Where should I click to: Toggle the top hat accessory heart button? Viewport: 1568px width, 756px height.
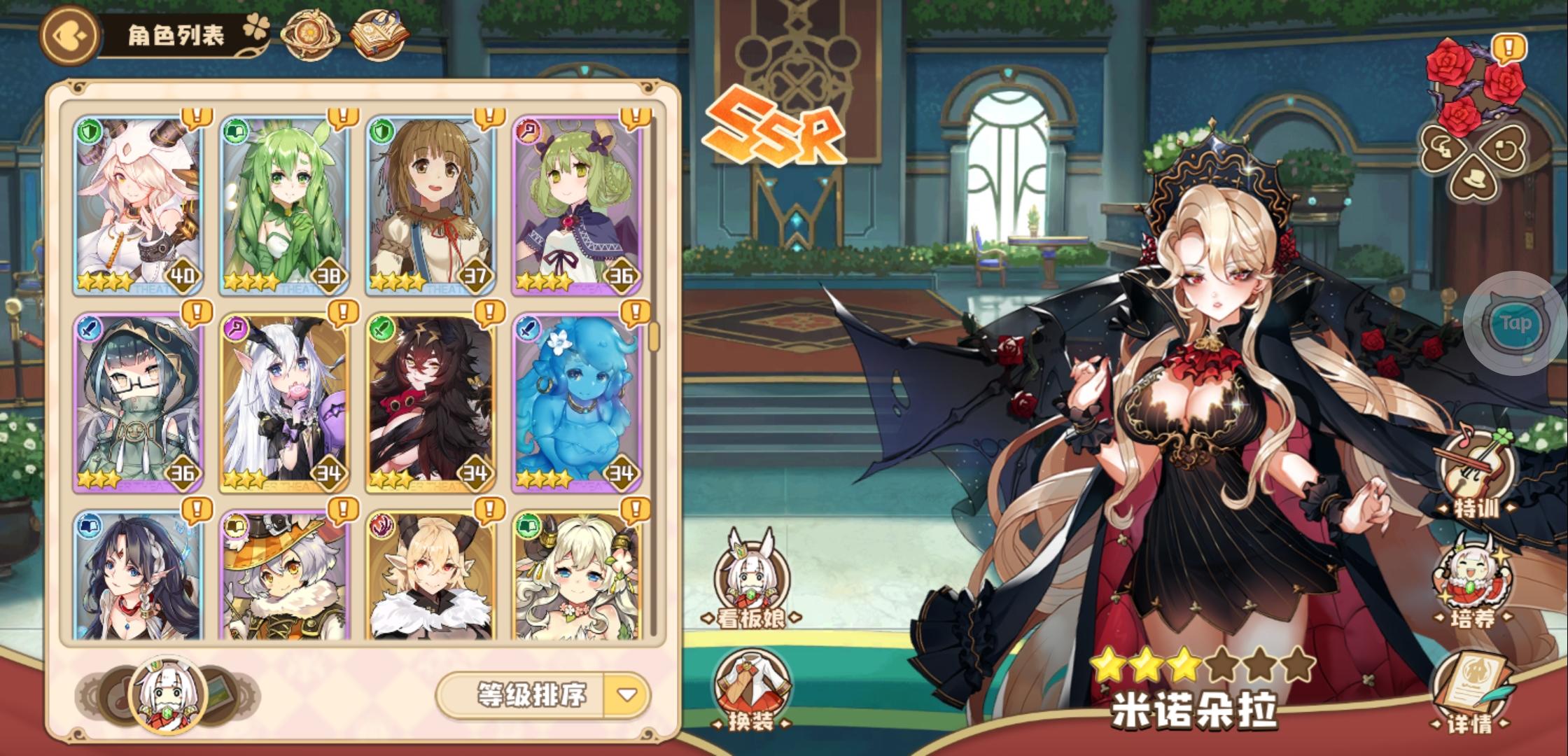point(1473,181)
